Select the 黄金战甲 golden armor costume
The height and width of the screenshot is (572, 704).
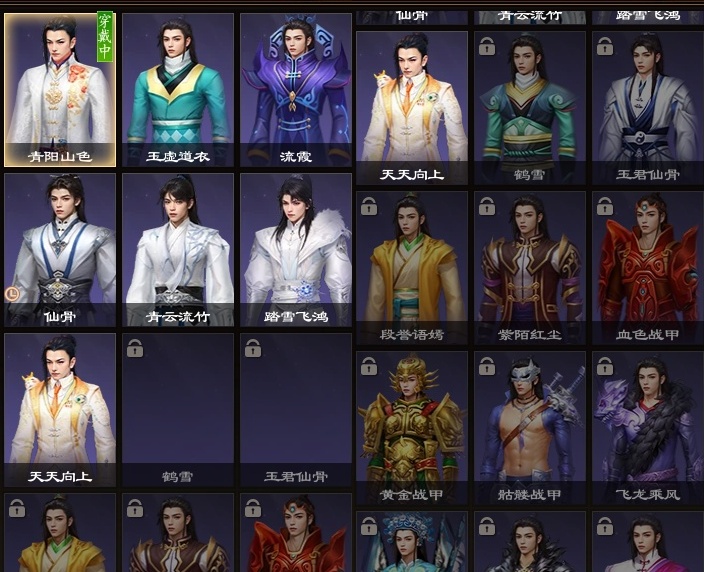coord(412,428)
